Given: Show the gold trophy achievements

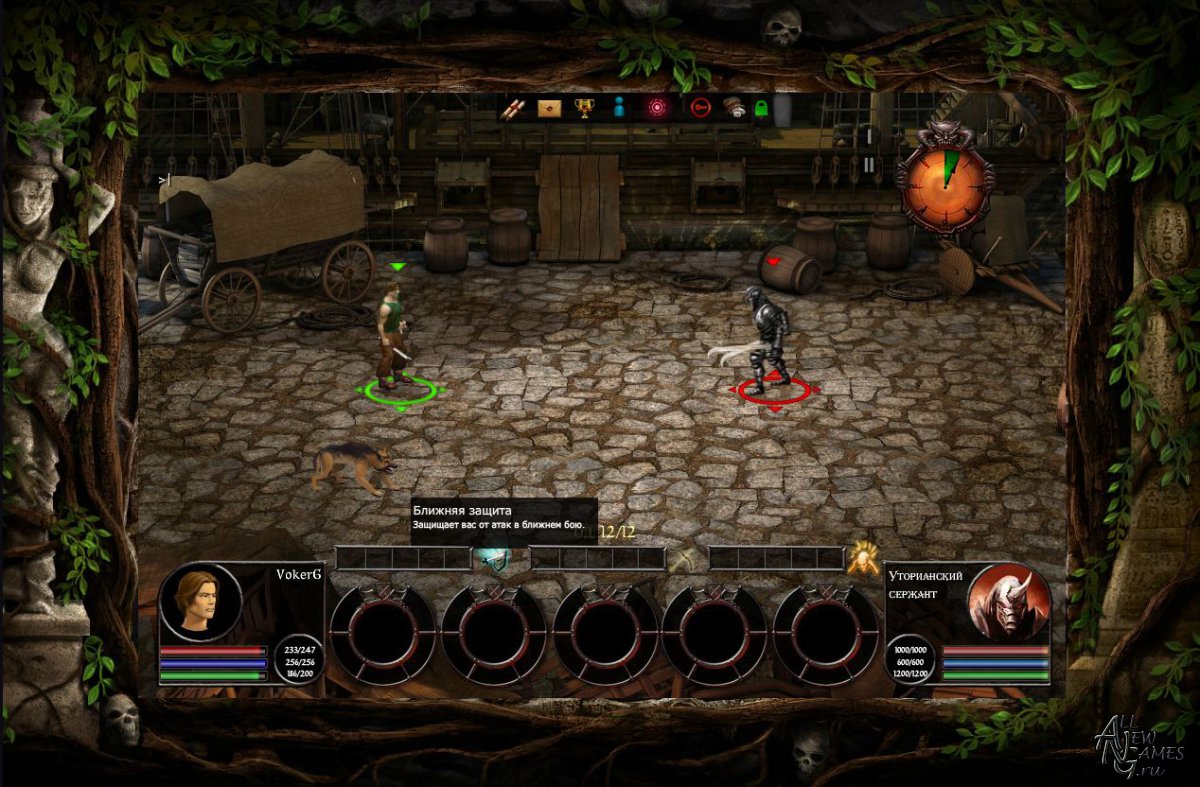Looking at the screenshot, I should (583, 108).
